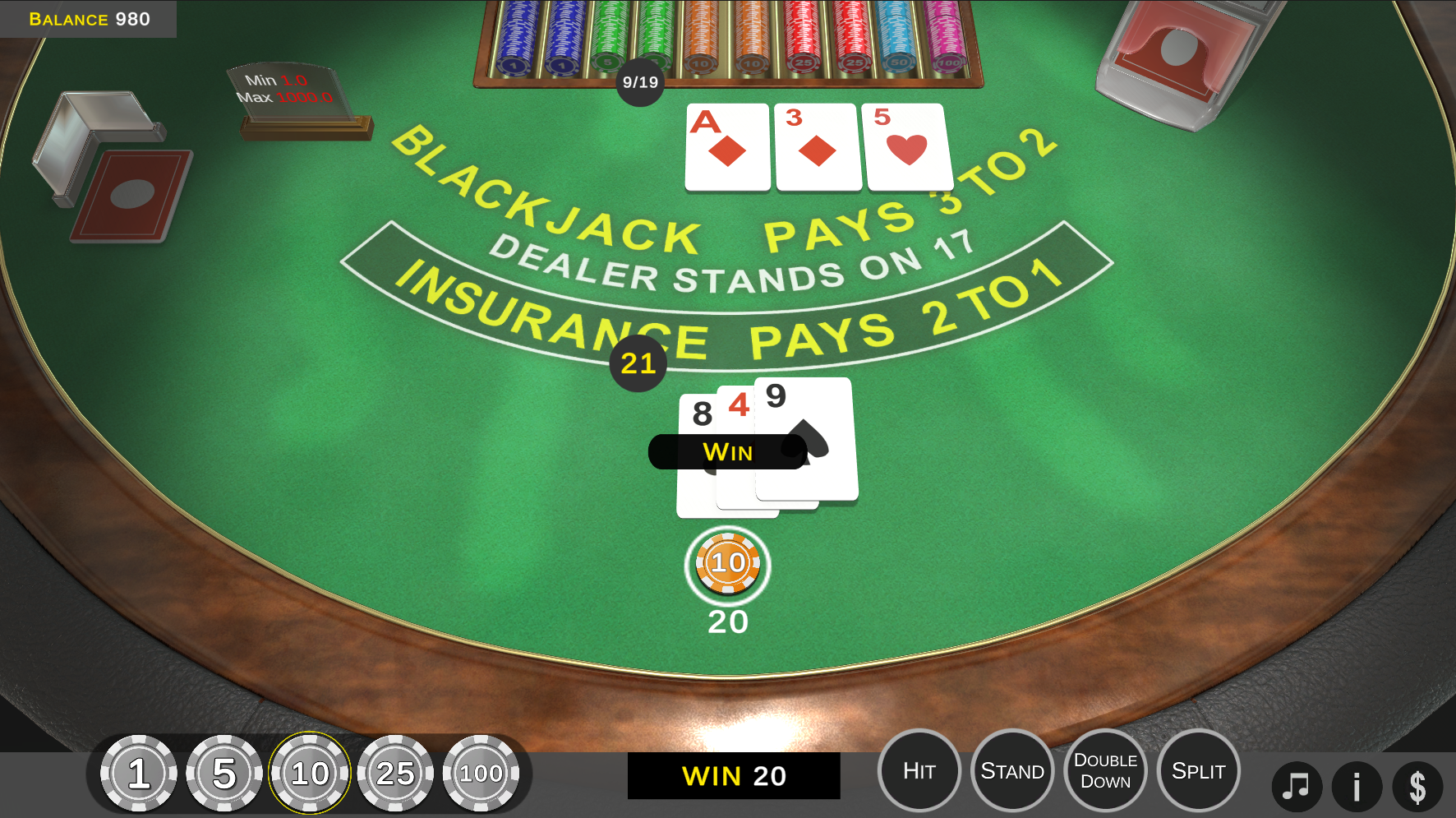Click the orange 10 chip bet spot
The height and width of the screenshot is (818, 1456).
[x=727, y=565]
